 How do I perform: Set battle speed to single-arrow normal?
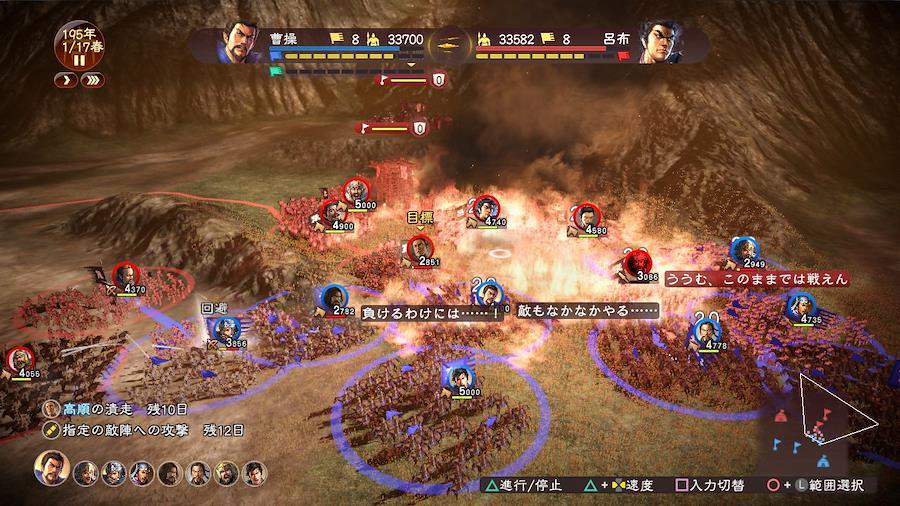pyautogui.click(x=65, y=79)
